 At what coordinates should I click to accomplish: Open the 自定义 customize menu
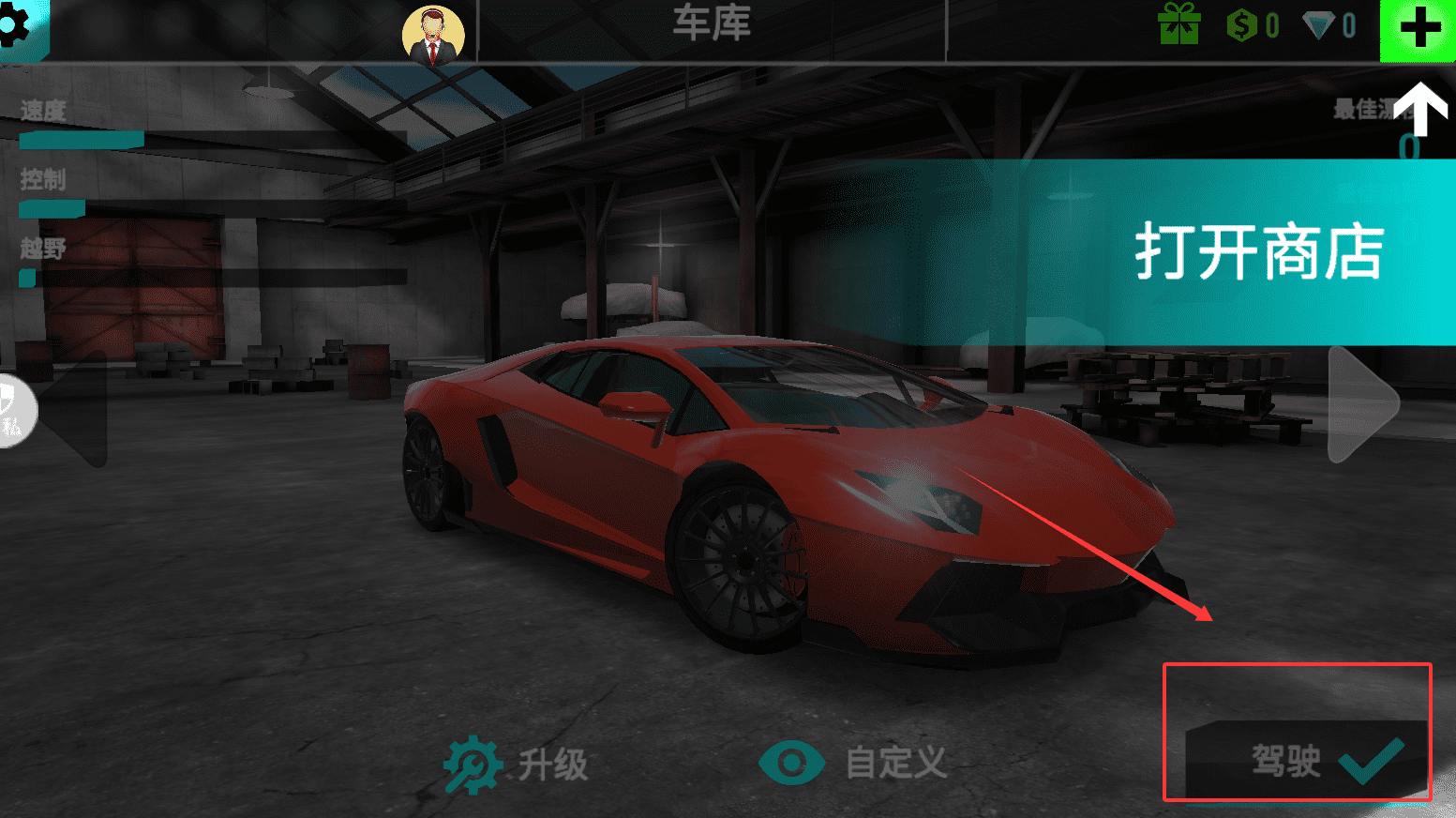[853, 763]
